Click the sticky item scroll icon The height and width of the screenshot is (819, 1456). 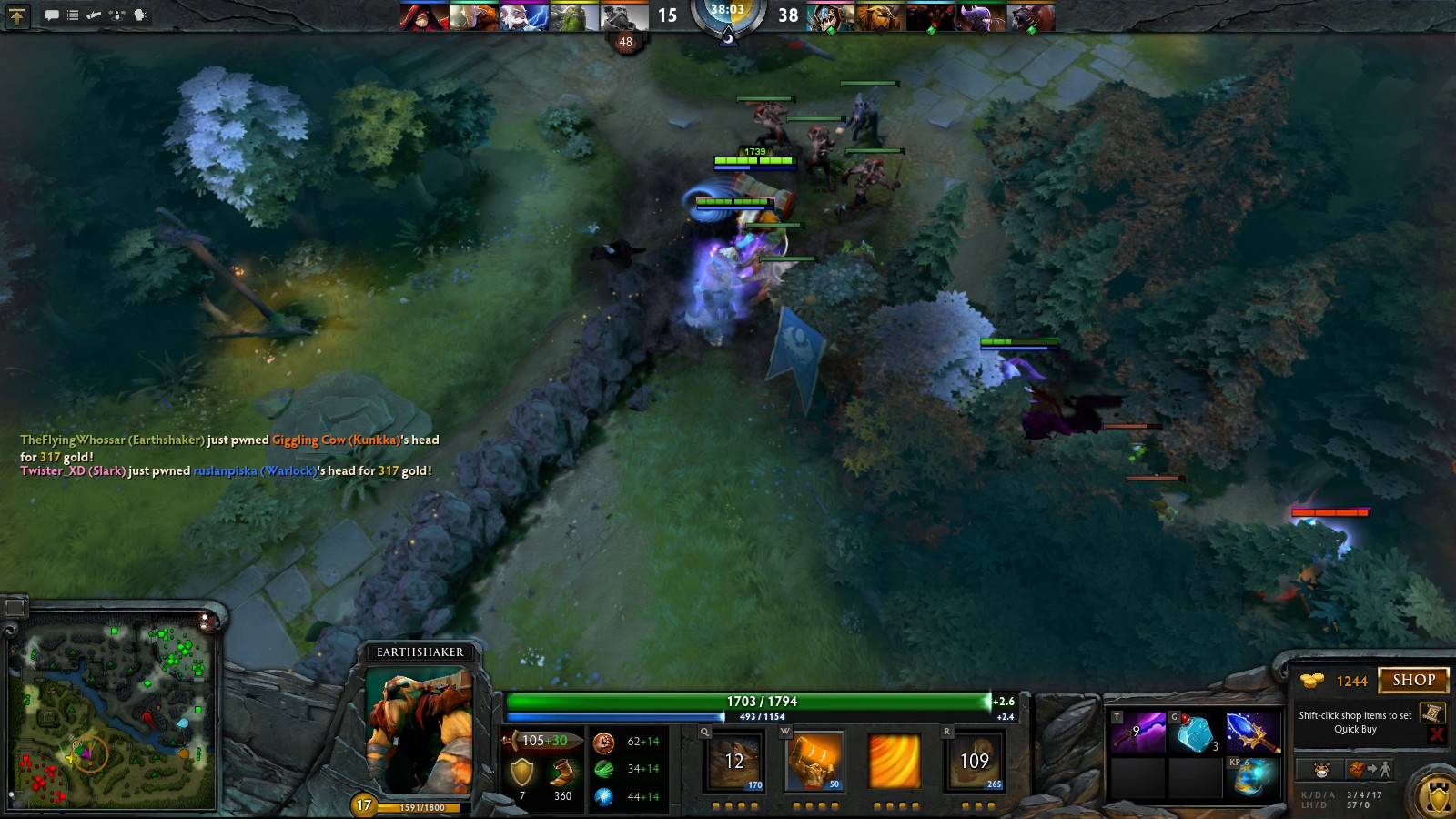pos(1432,713)
